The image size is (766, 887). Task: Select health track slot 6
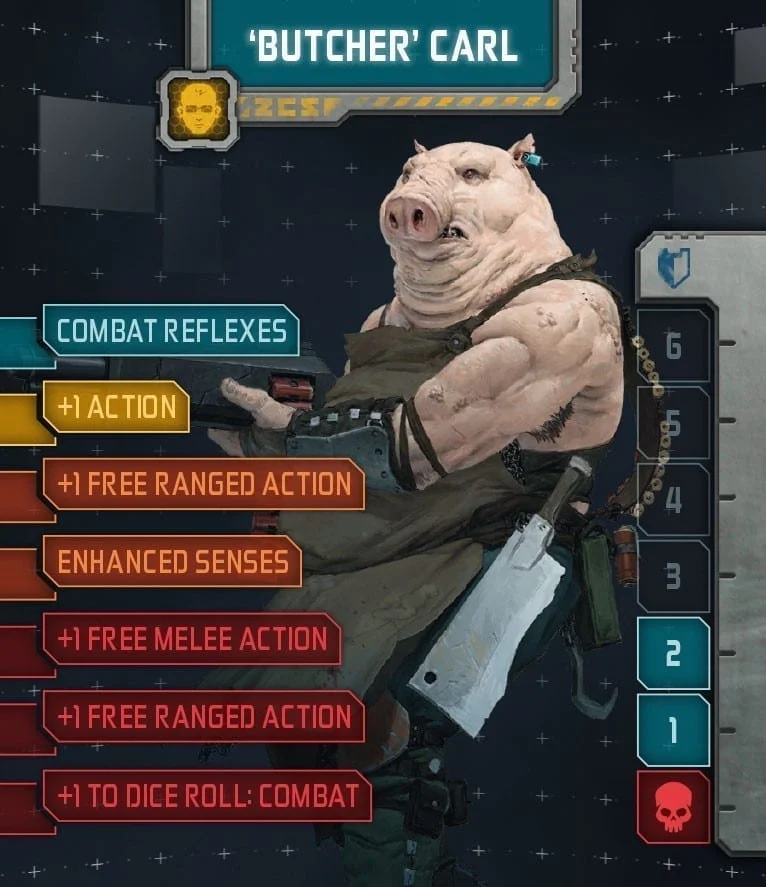(673, 346)
